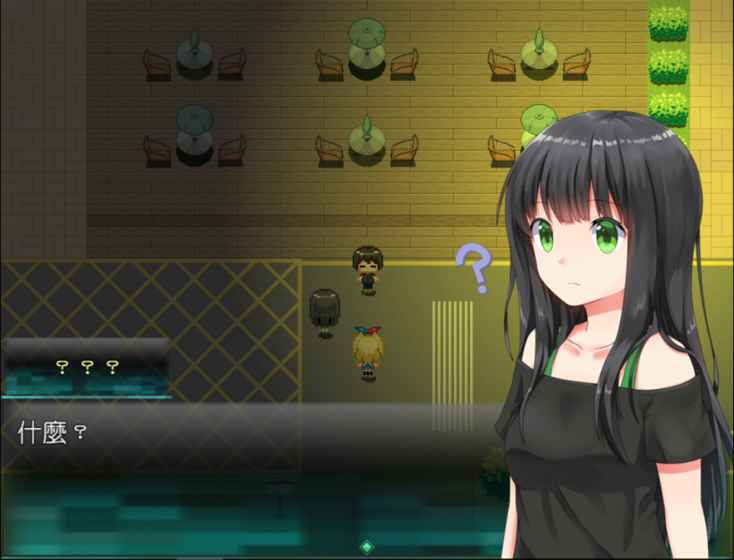Click the green diamond continue indicator

[367, 547]
